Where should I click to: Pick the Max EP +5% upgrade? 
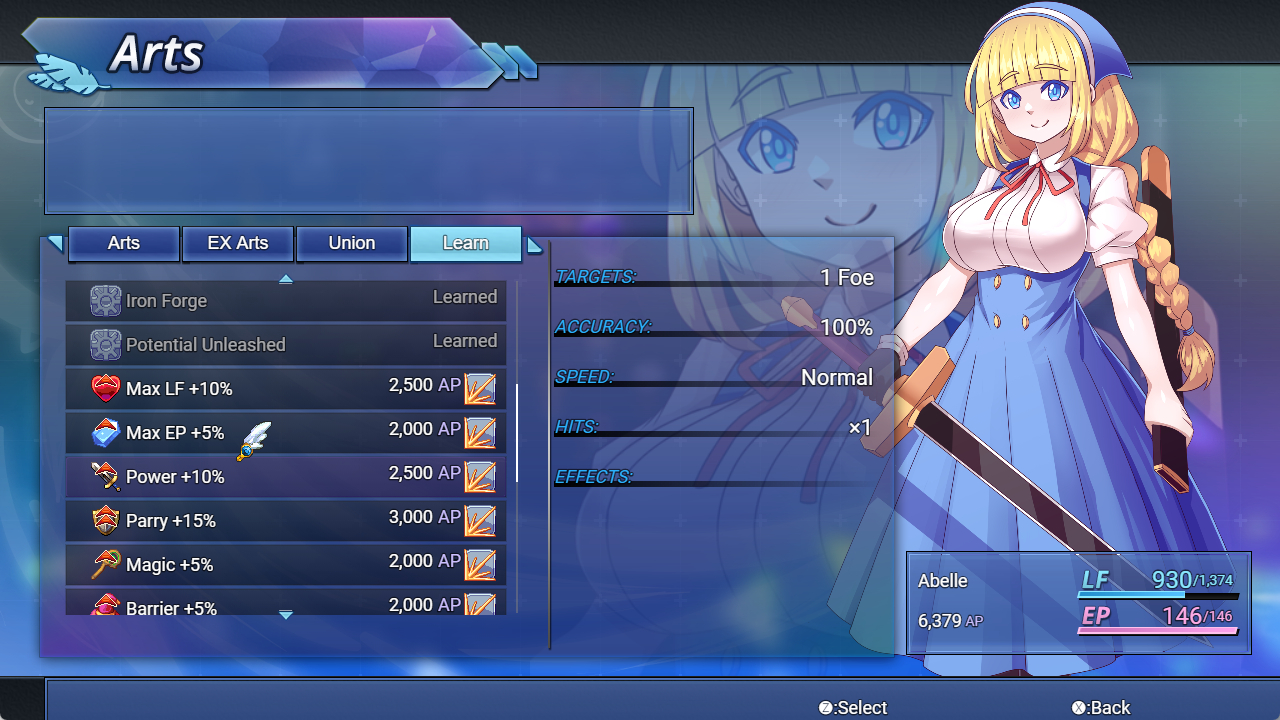click(286, 432)
